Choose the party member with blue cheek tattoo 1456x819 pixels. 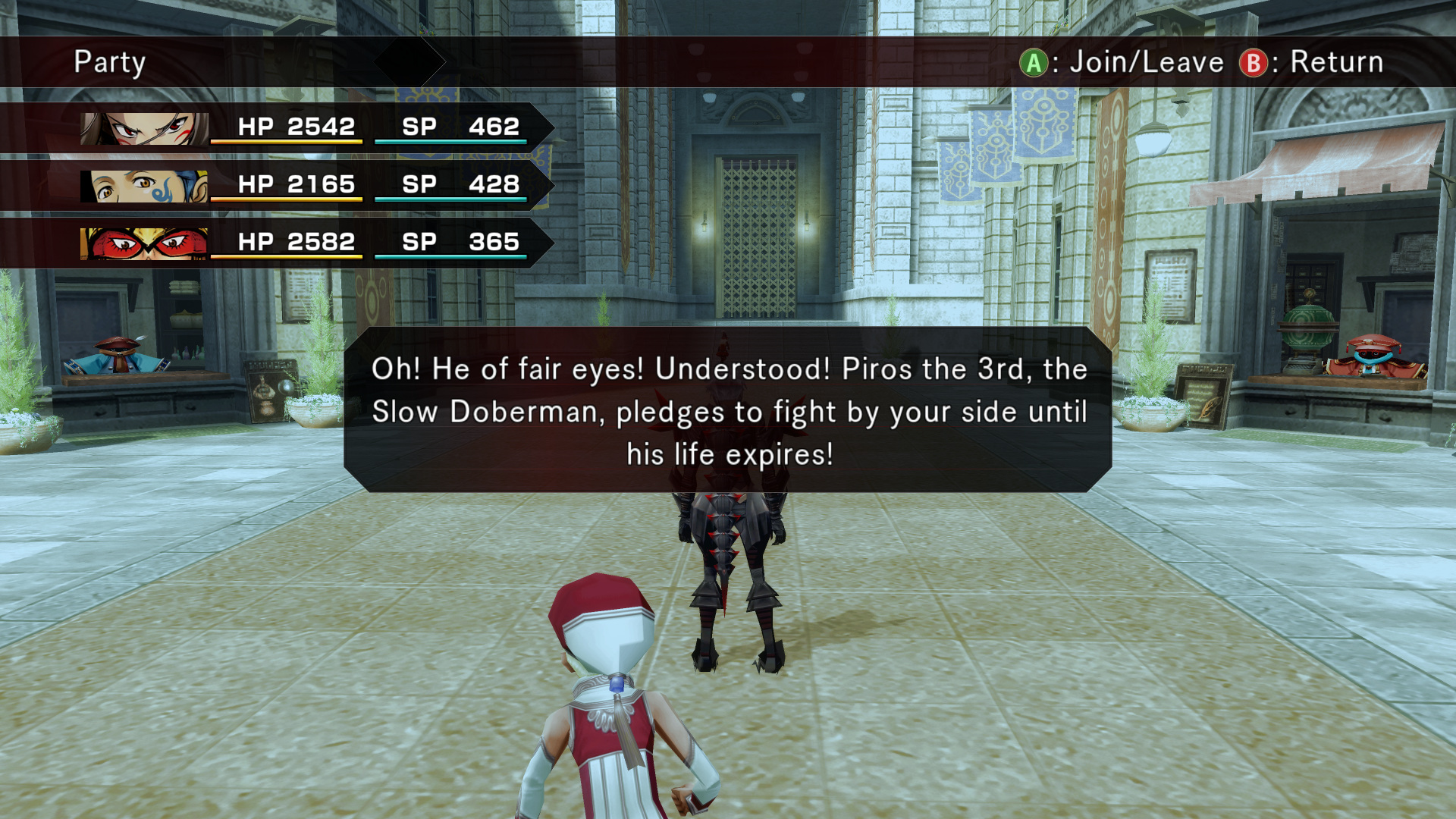pyautogui.click(x=144, y=186)
